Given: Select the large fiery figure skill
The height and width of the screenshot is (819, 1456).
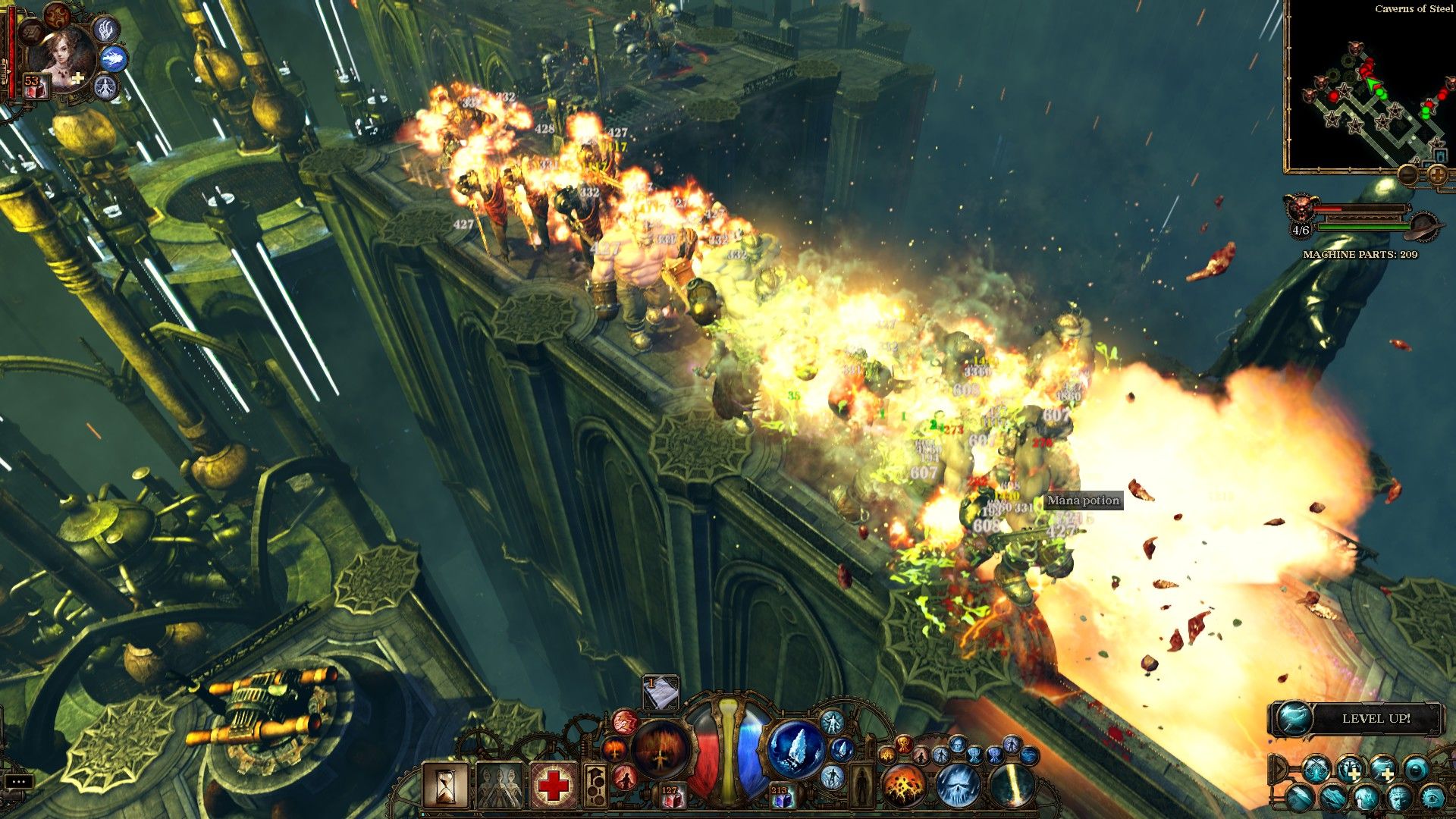Looking at the screenshot, I should pos(661,748).
